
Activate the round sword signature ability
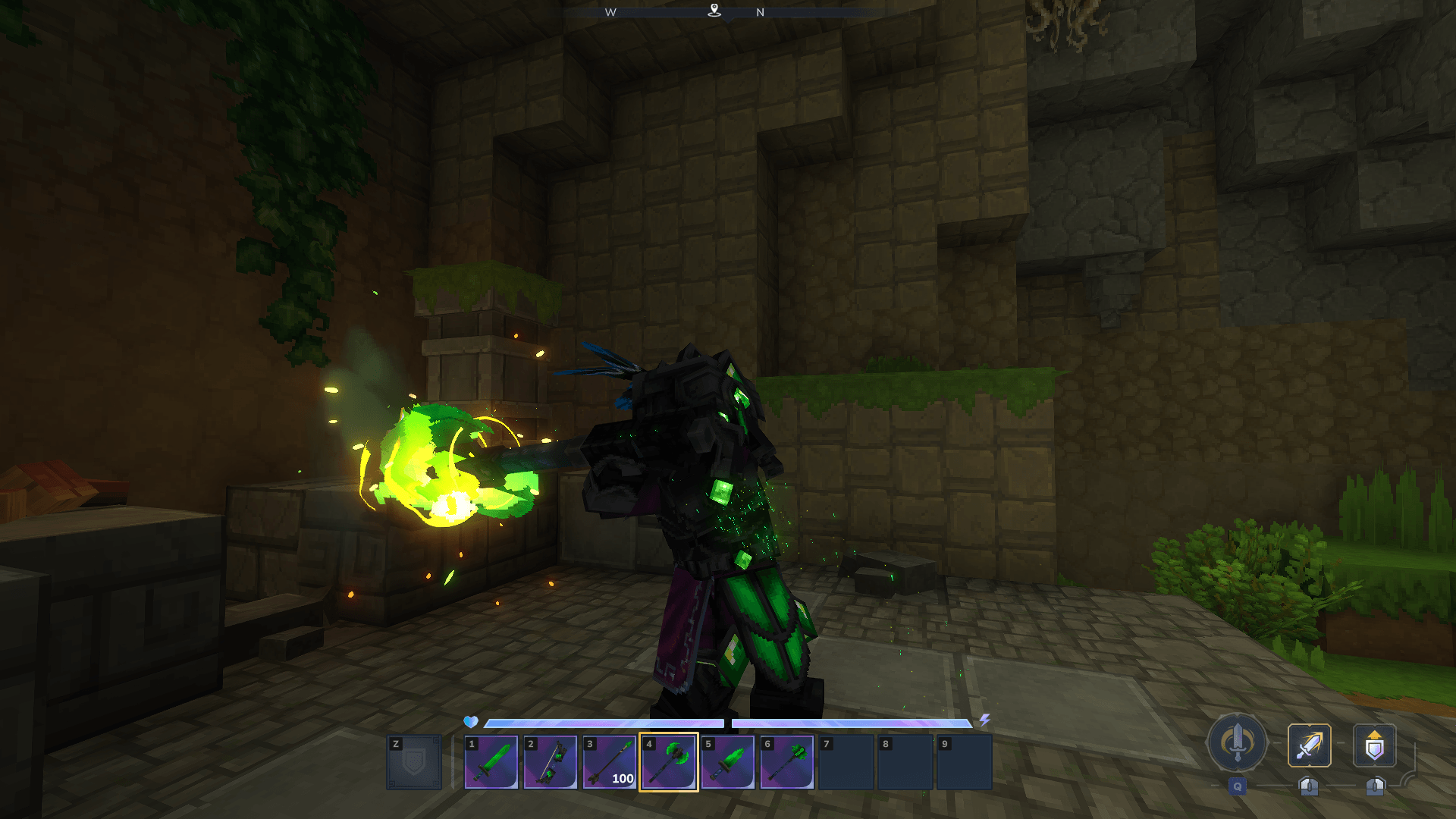1238,742
